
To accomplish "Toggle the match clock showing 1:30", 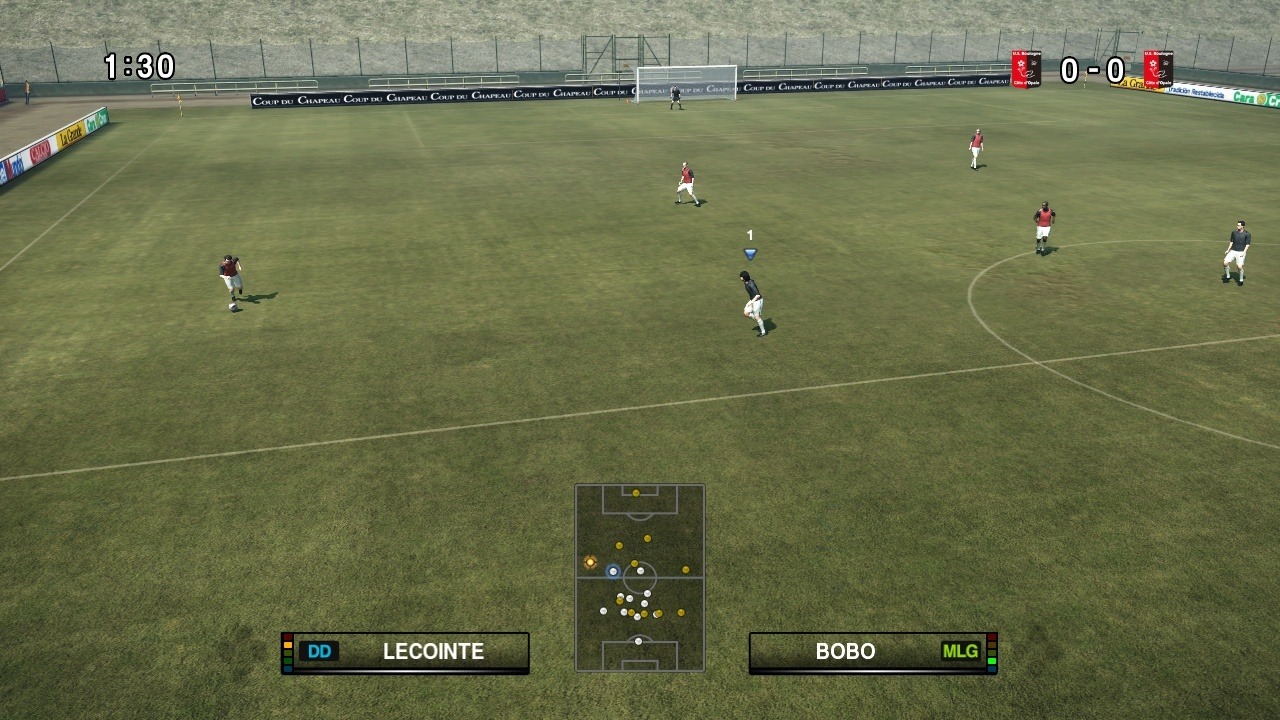I will pos(137,66).
